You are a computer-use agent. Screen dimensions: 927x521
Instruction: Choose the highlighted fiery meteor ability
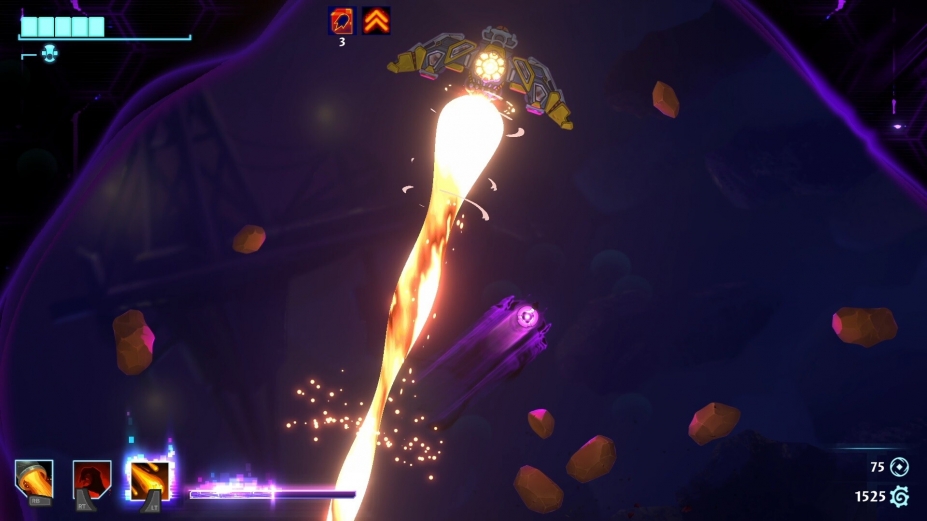click(x=149, y=478)
